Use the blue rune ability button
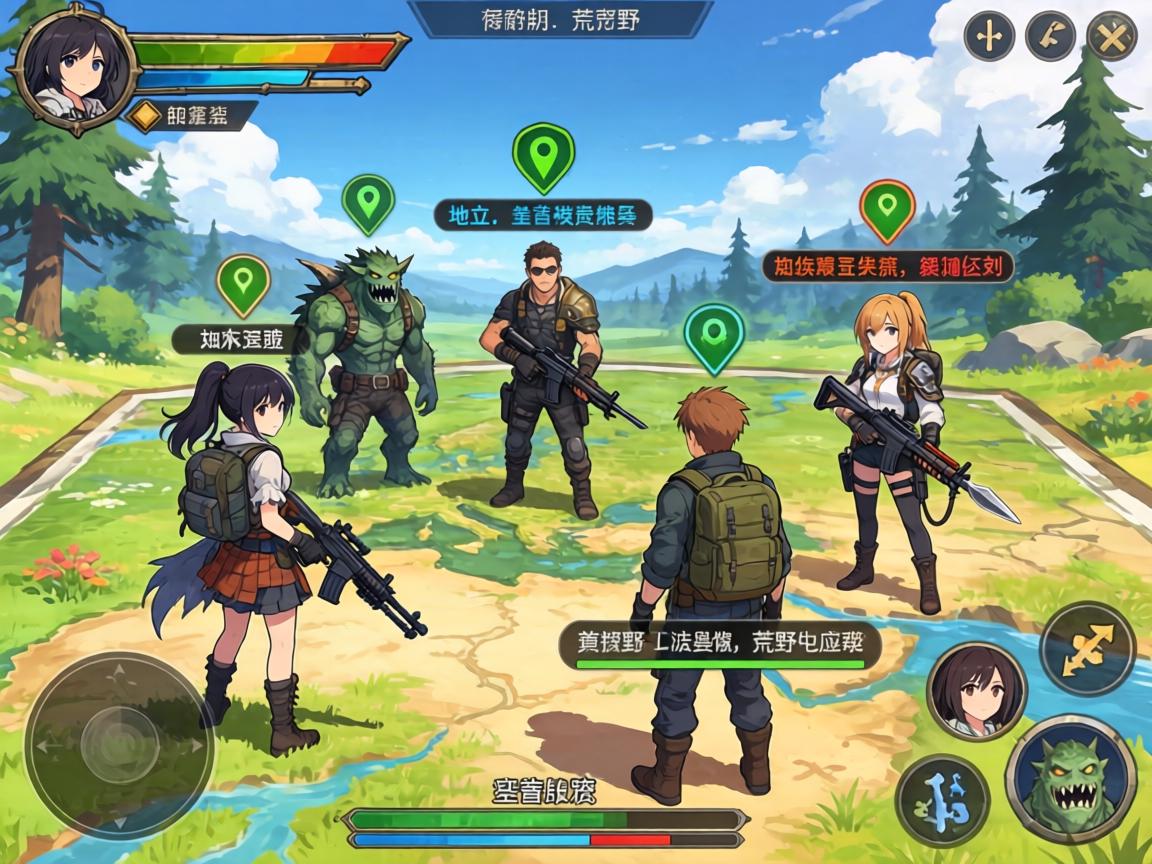The height and width of the screenshot is (864, 1152). click(942, 801)
